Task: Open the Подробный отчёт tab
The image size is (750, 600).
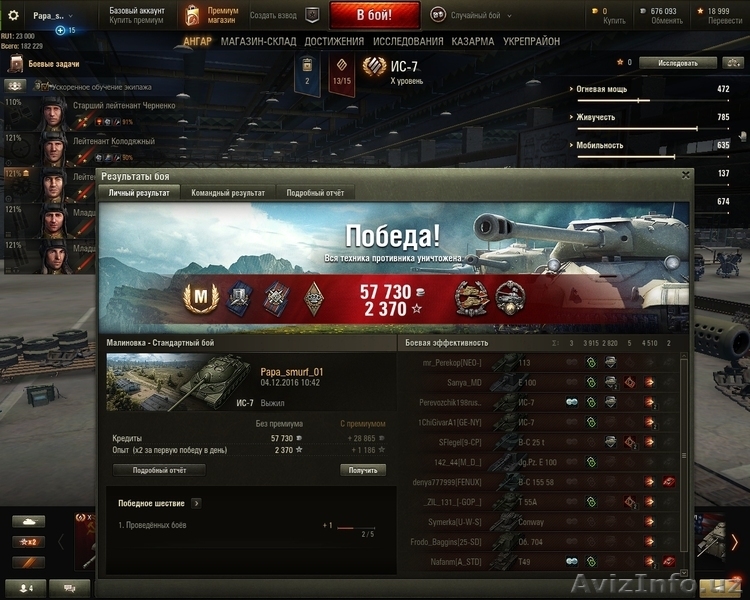Action: coord(315,192)
